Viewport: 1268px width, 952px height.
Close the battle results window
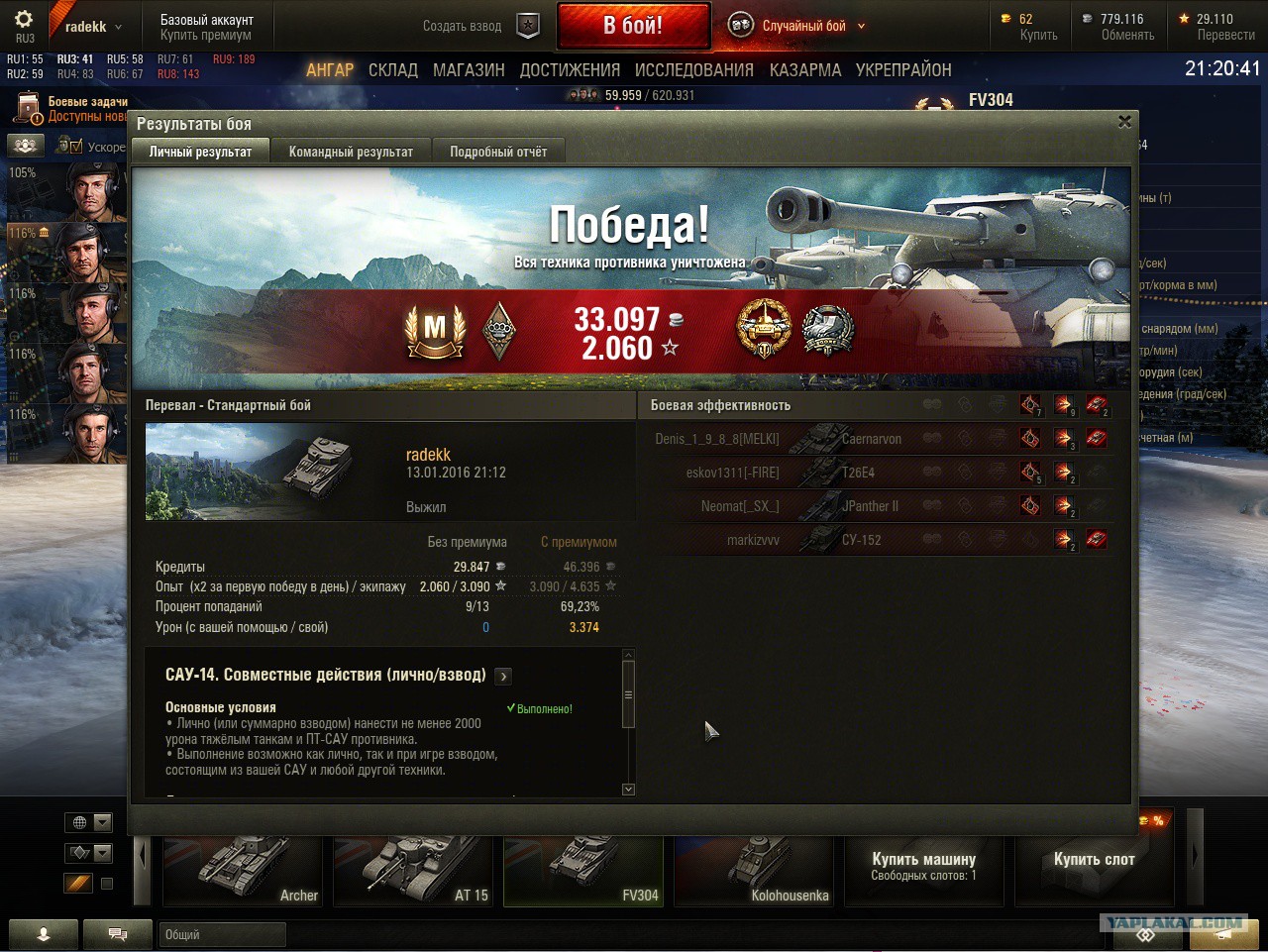tap(1124, 122)
